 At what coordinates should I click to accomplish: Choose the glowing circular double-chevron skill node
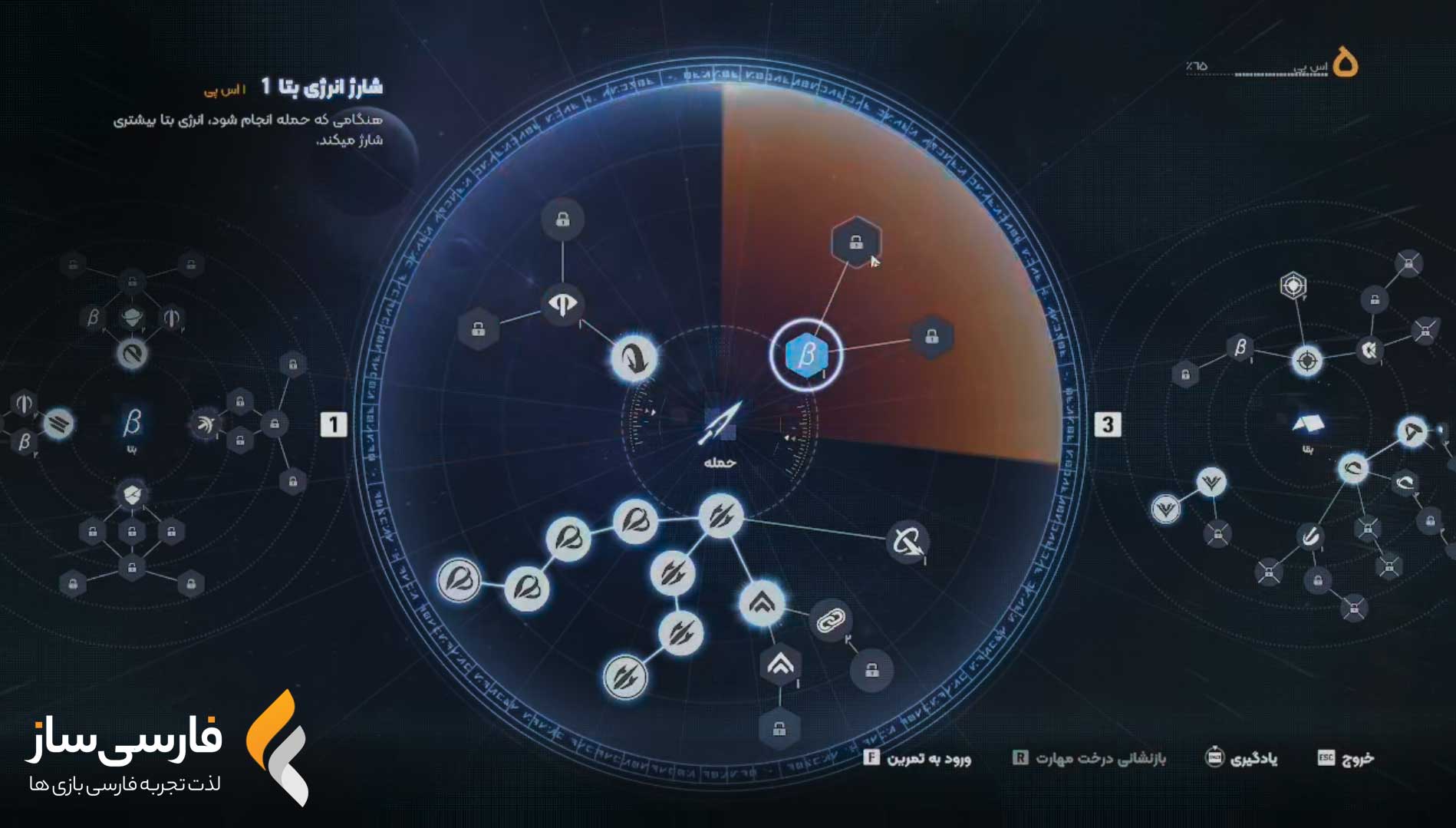(762, 603)
